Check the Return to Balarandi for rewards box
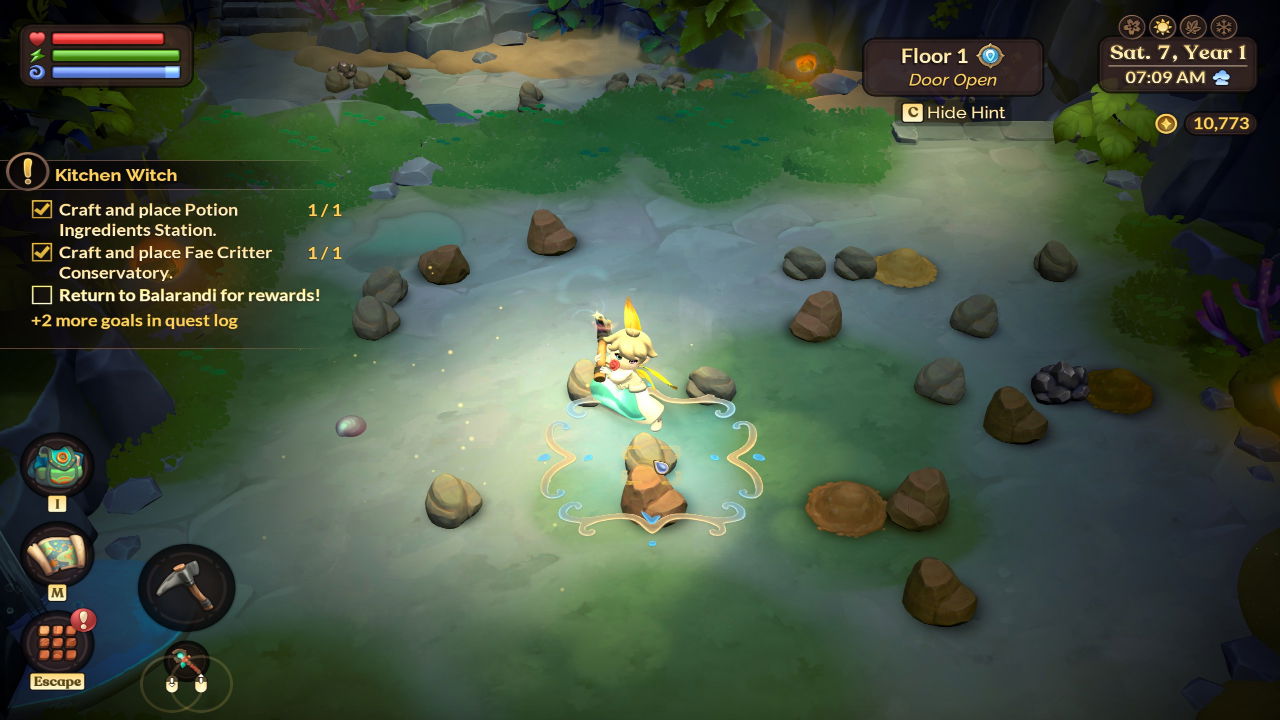 pos(42,295)
